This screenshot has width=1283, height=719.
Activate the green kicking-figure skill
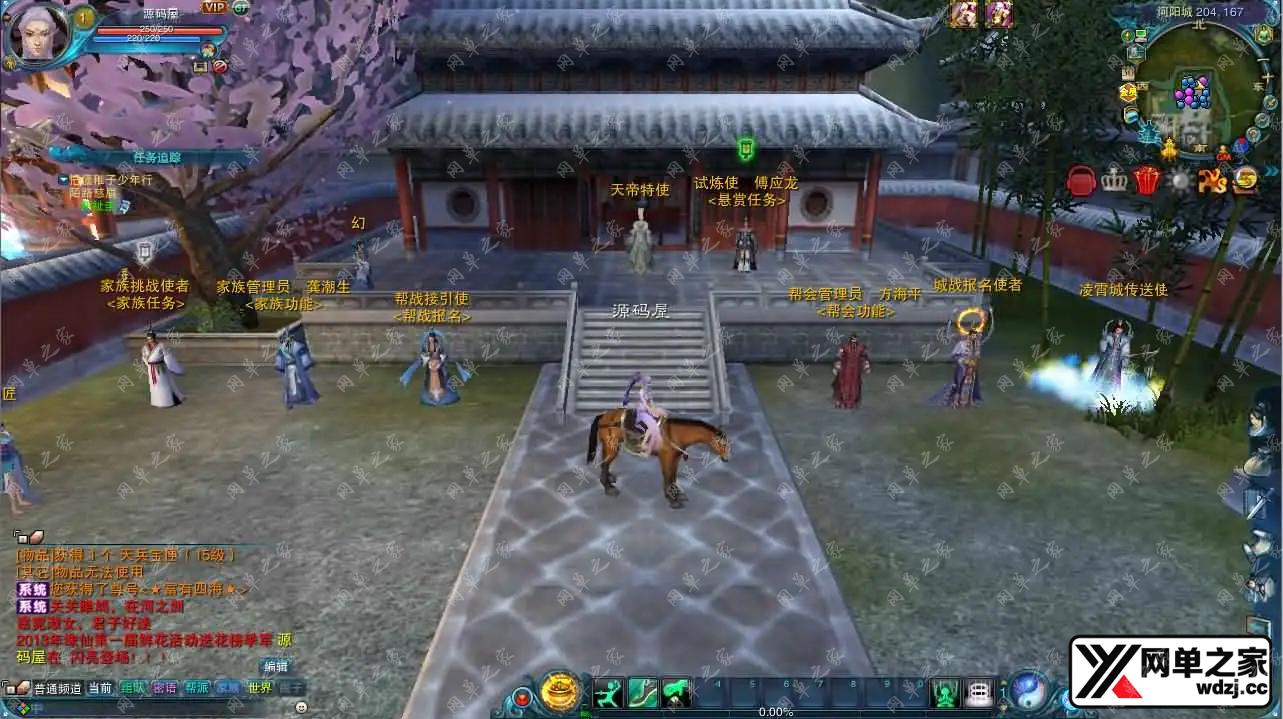click(609, 692)
